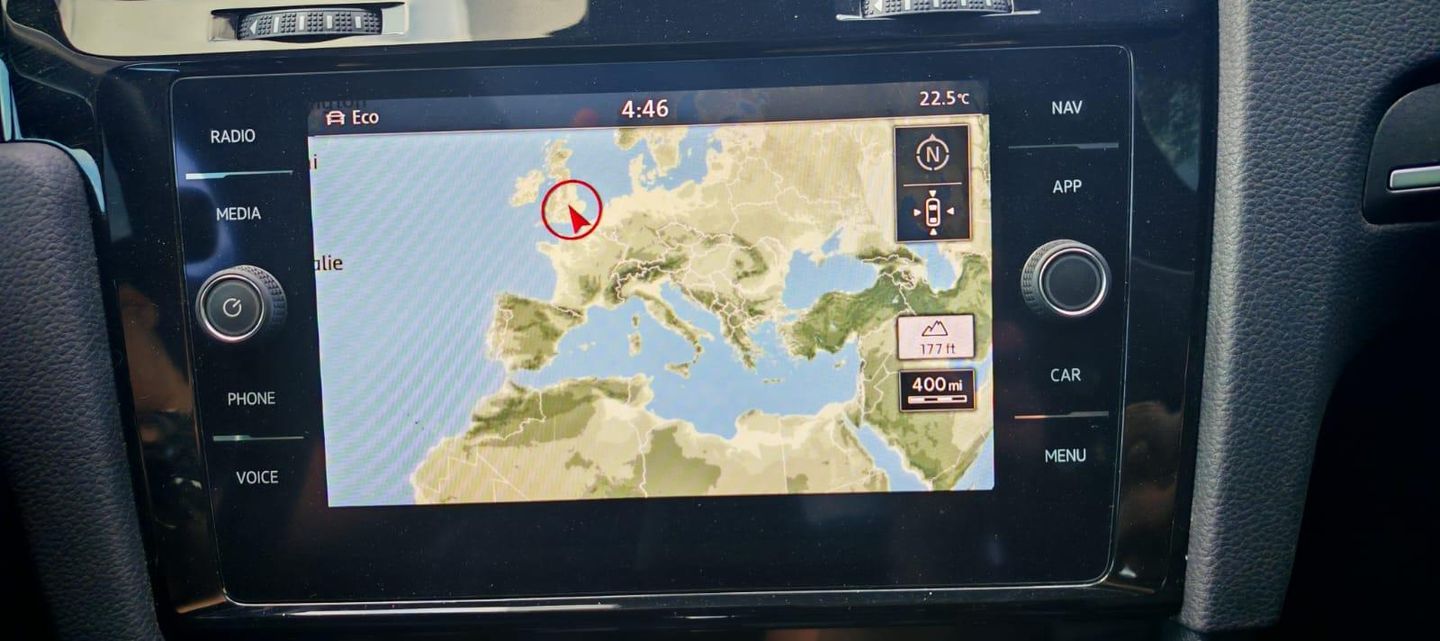Tap the 177 ft altitude indicator
1440x641 pixels.
(x=935, y=338)
